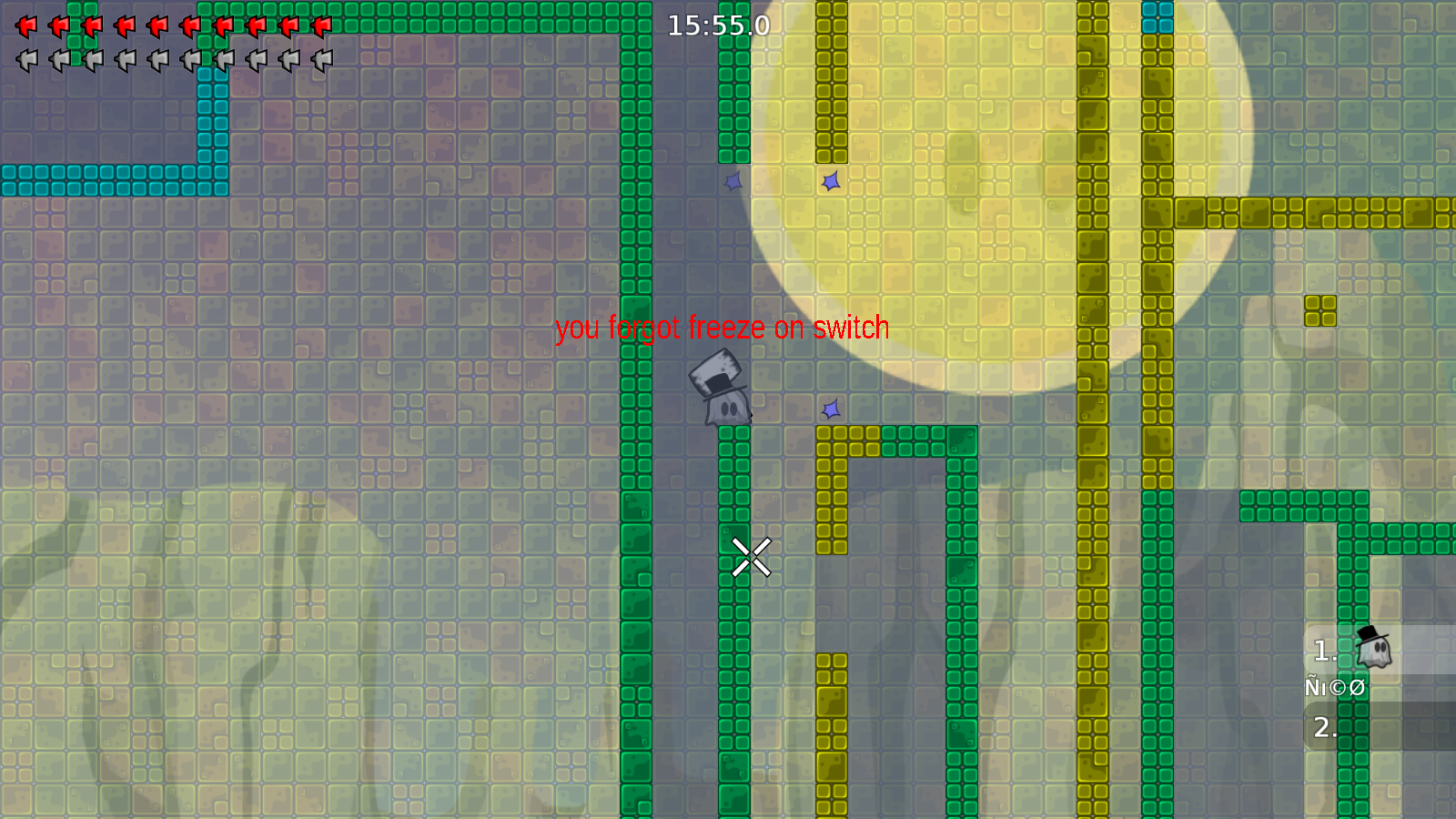This screenshot has width=1456, height=819.
Task: Click the white X crosshair marker
Action: click(752, 555)
